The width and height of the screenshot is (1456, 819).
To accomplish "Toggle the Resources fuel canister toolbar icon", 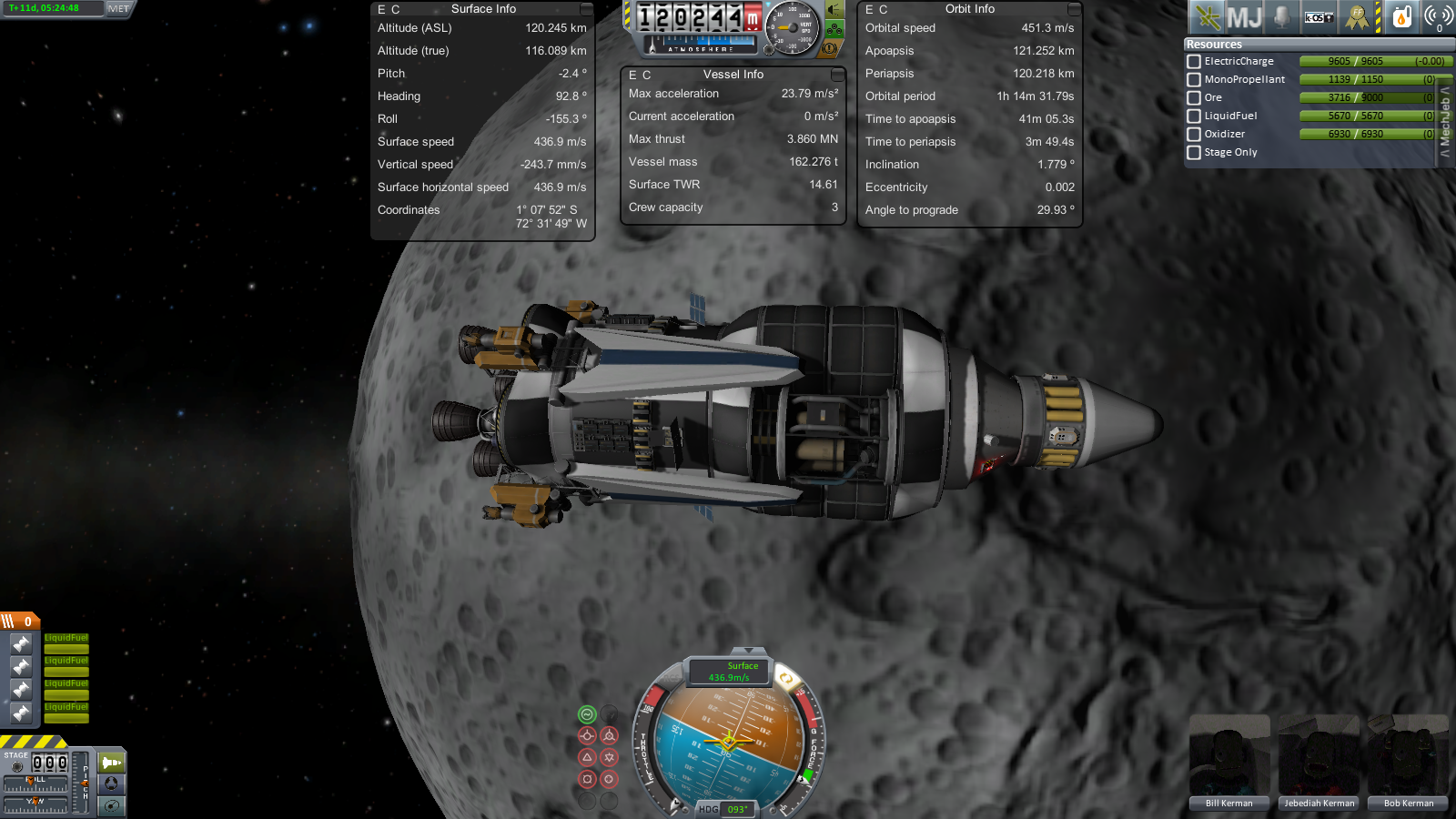I will [x=1402, y=17].
